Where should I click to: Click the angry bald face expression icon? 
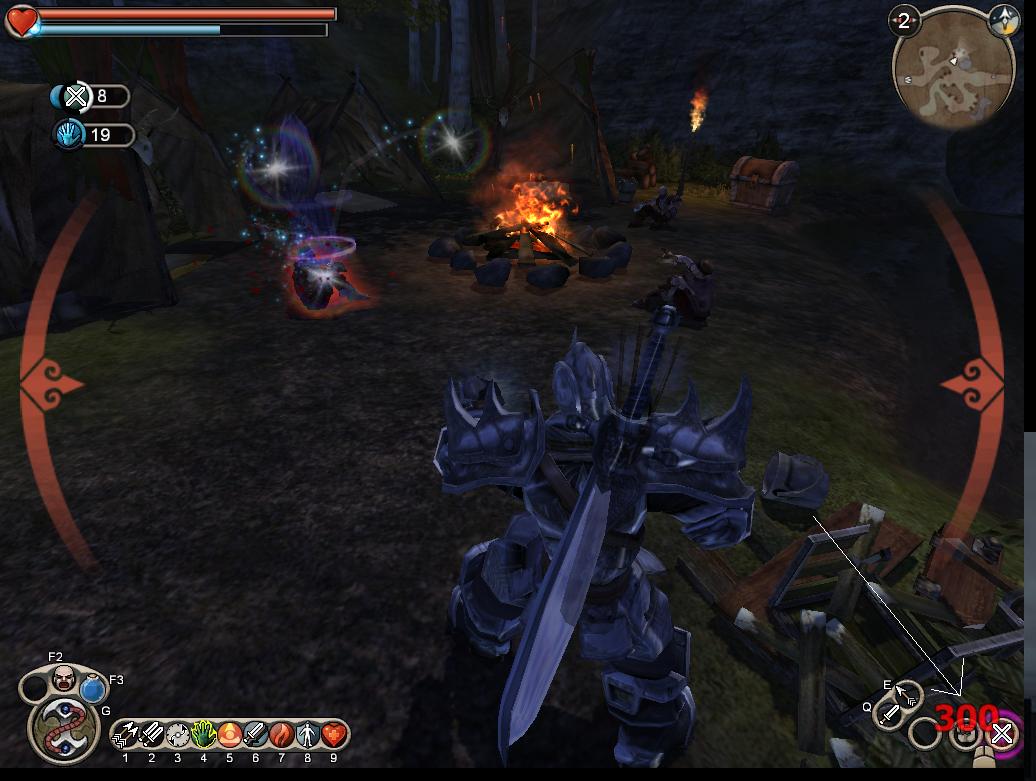[x=63, y=678]
